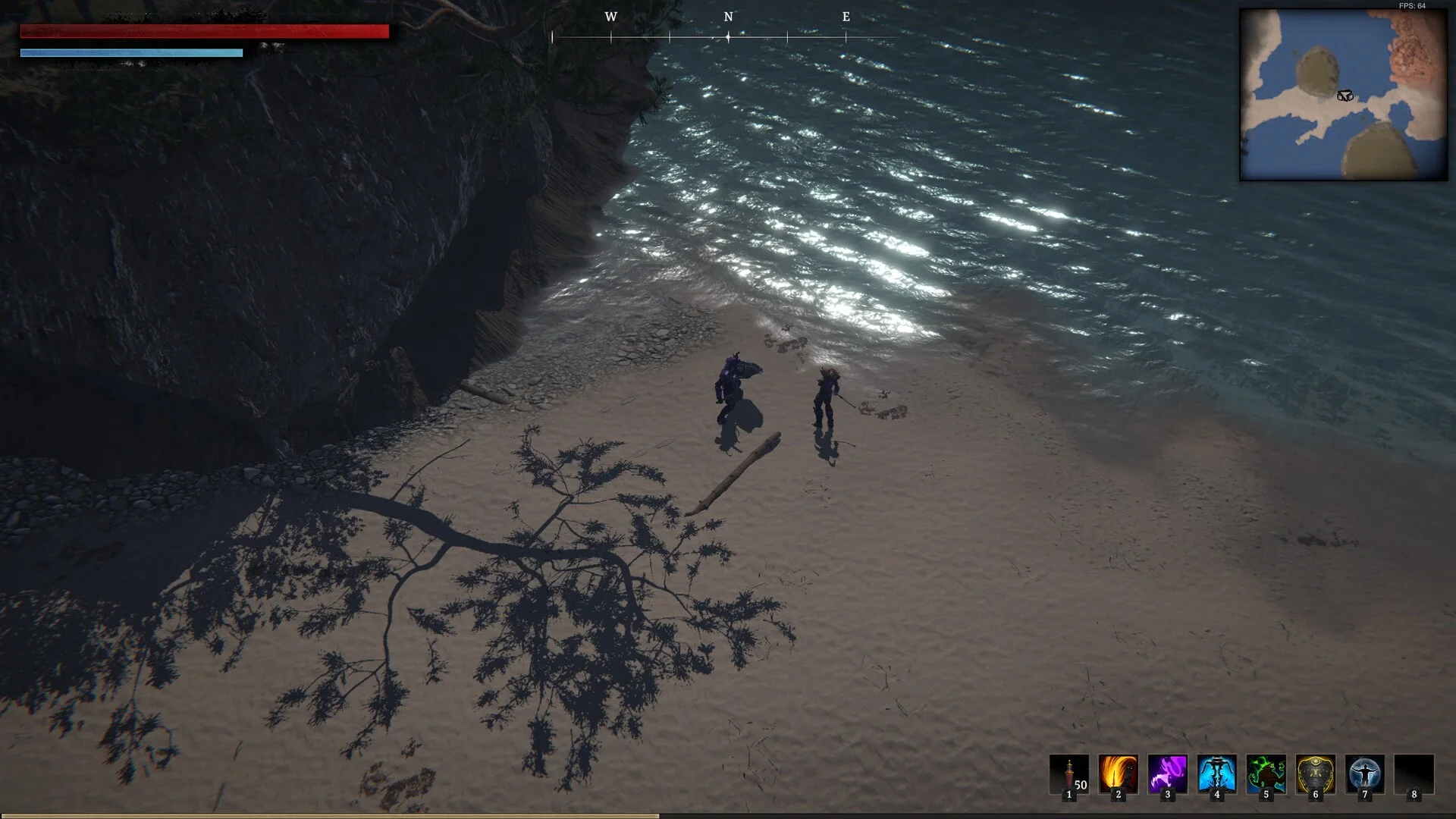Screen dimensions: 1456x819
Task: Cast the purple energy burst skill
Action: tap(1167, 774)
